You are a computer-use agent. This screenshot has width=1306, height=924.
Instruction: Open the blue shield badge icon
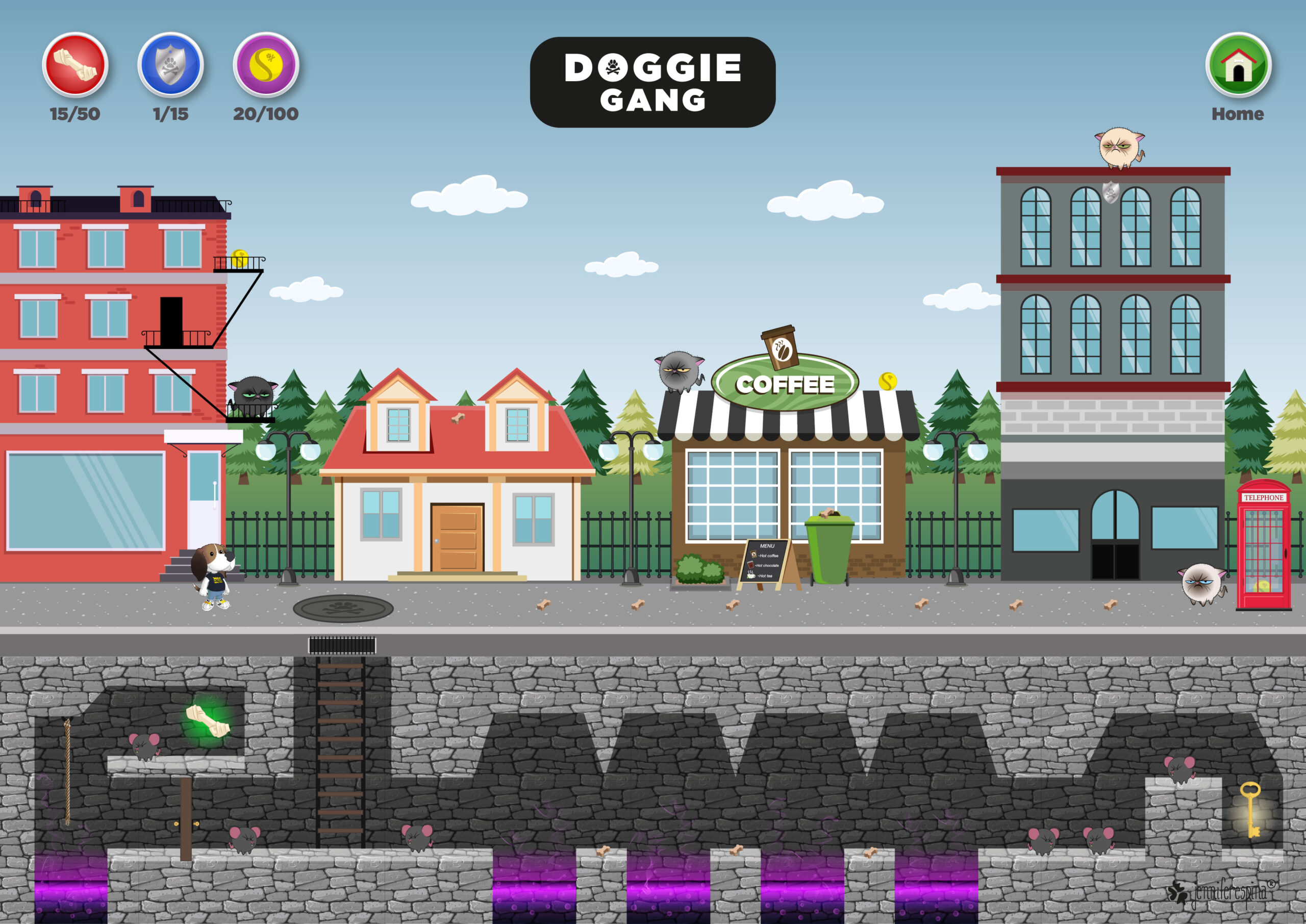170,65
